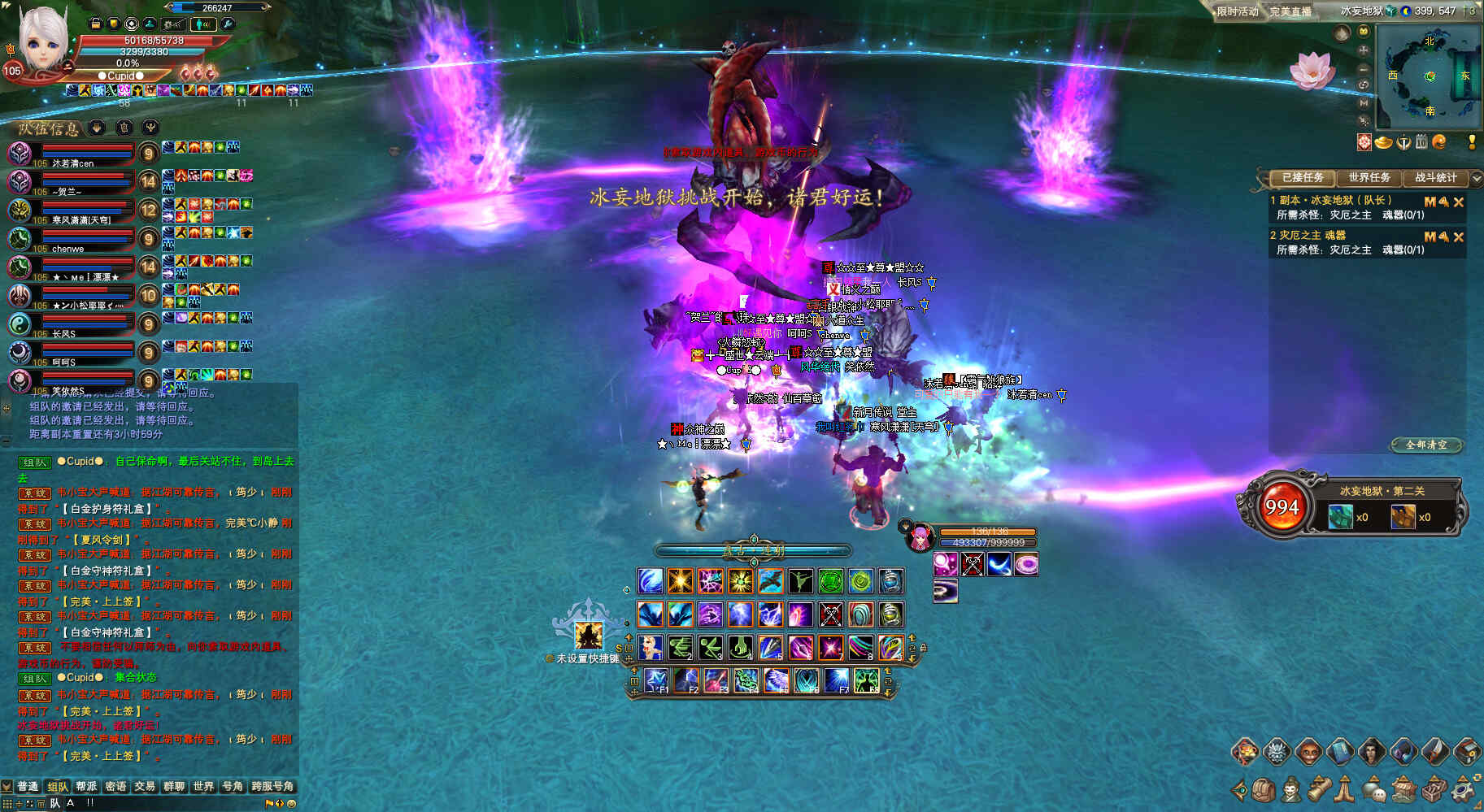Image resolution: width=1484 pixels, height=812 pixels.
Task: Click the Cupid player portrait
Action: 42,41
